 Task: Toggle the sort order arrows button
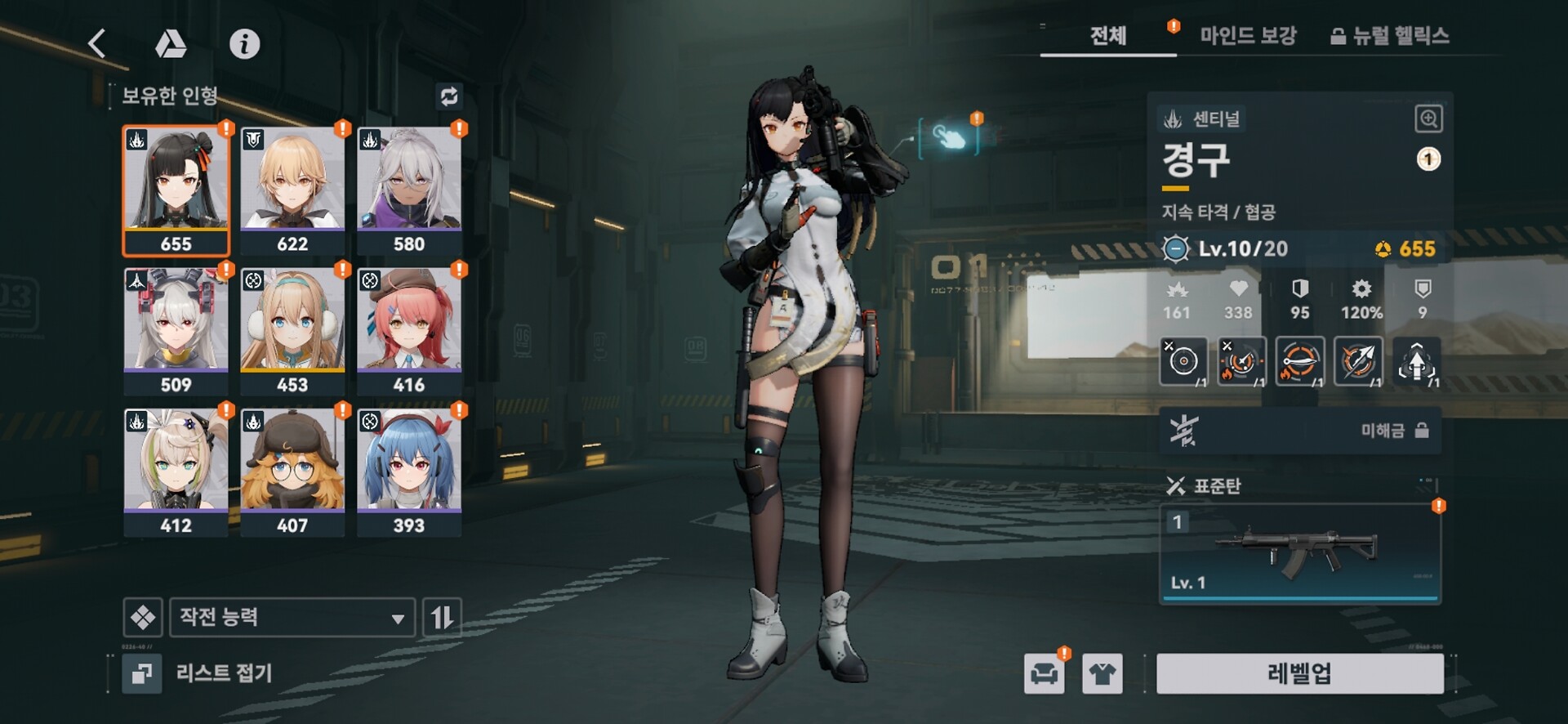[x=442, y=617]
